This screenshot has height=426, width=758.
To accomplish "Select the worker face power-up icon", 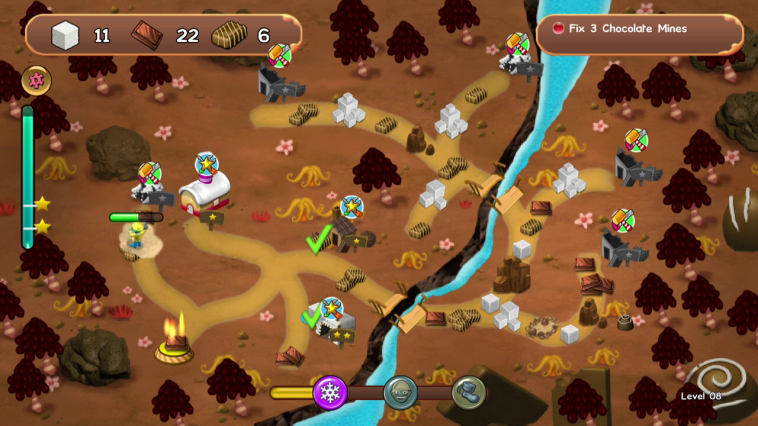I will 399,393.
